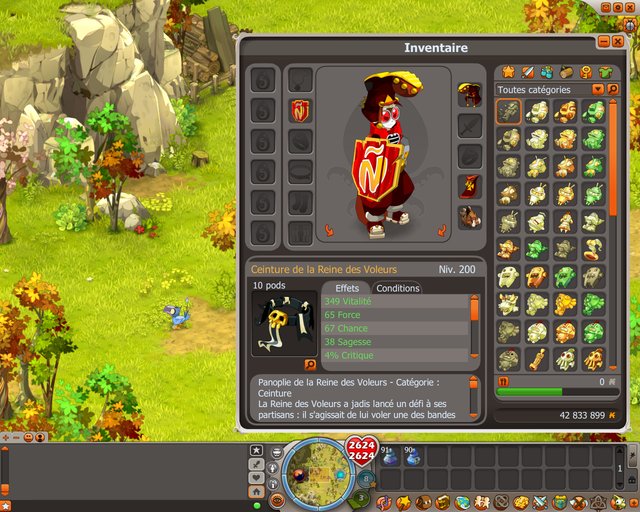The height and width of the screenshot is (512, 640).
Task: Select the equipped red cape slot
Action: pyautogui.click(x=470, y=186)
